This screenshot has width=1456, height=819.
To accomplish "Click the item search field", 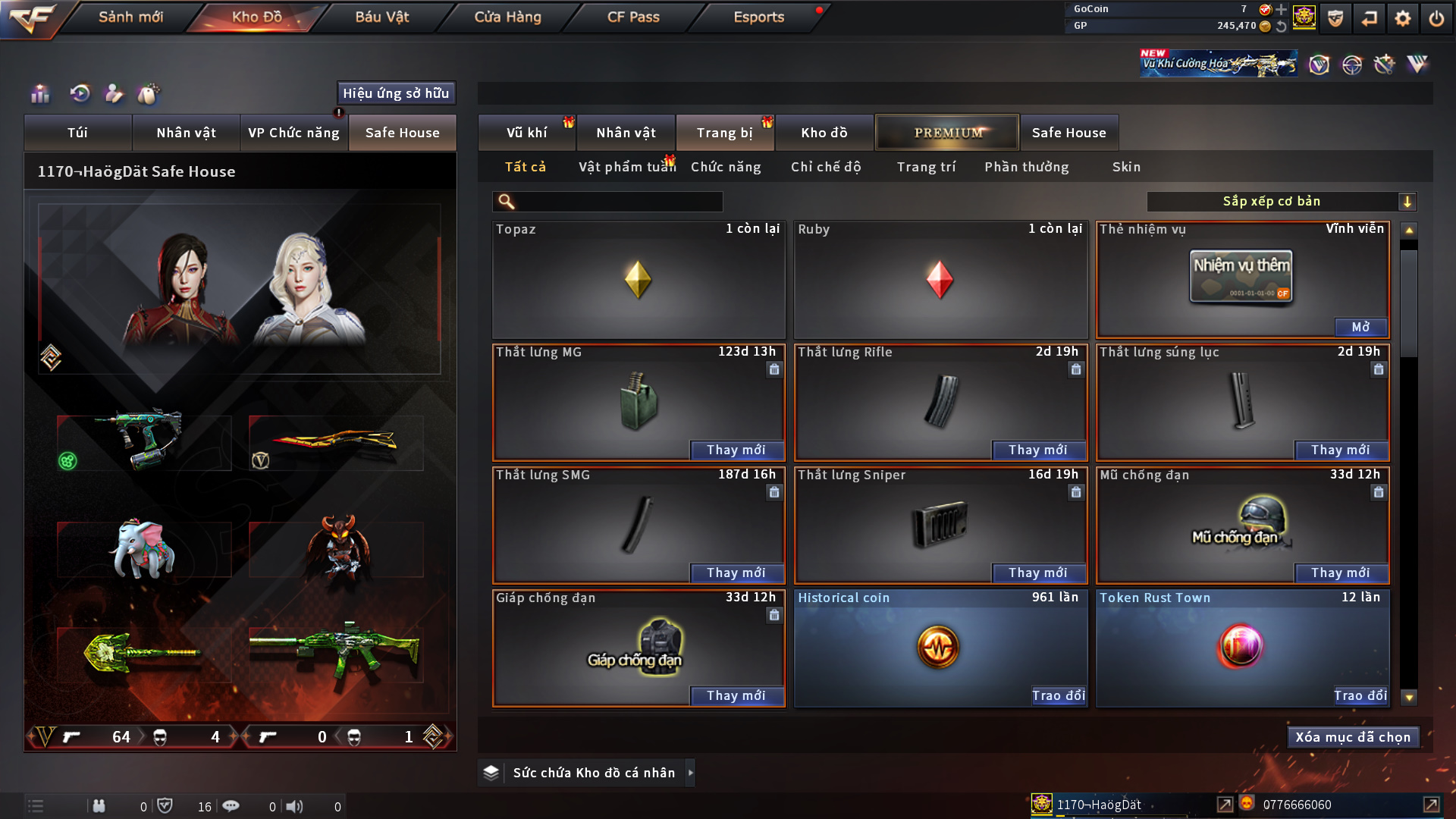I will point(618,202).
